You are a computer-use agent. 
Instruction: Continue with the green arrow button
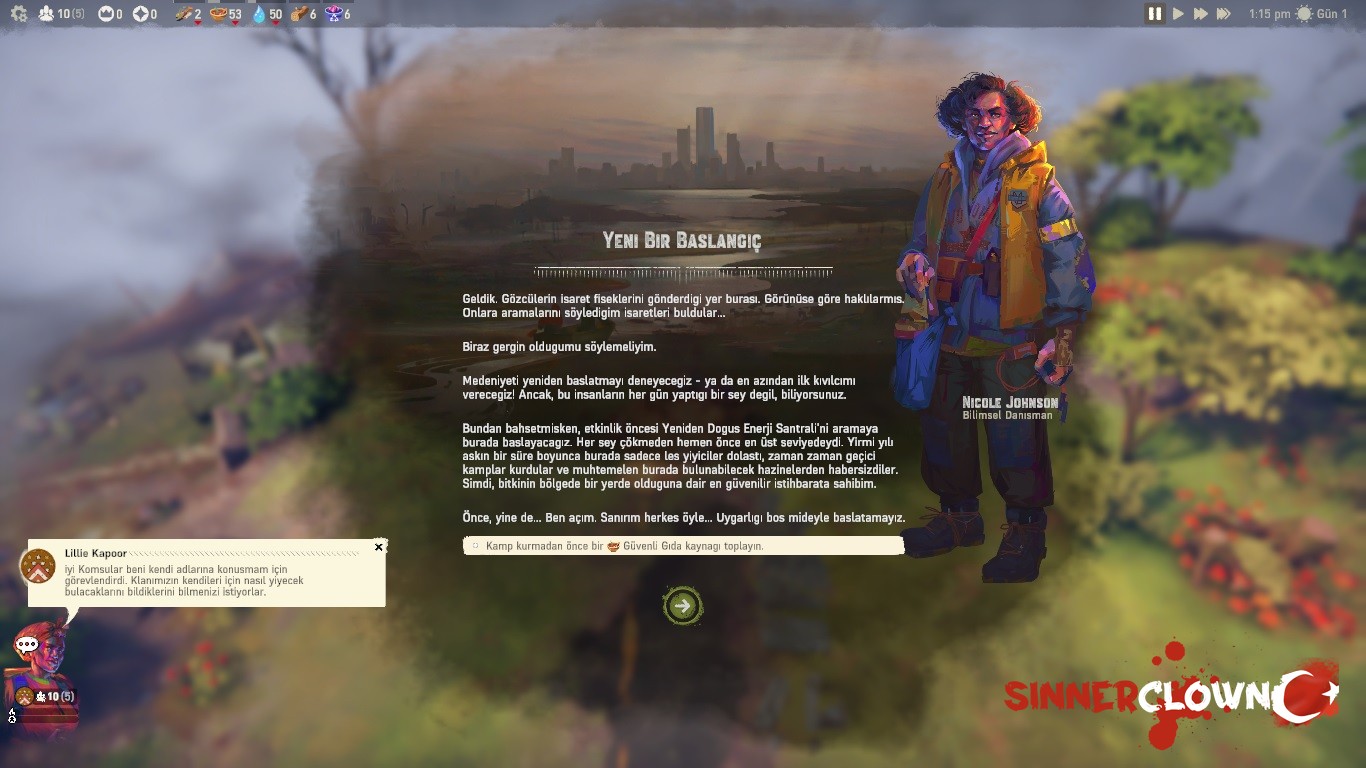pos(683,605)
